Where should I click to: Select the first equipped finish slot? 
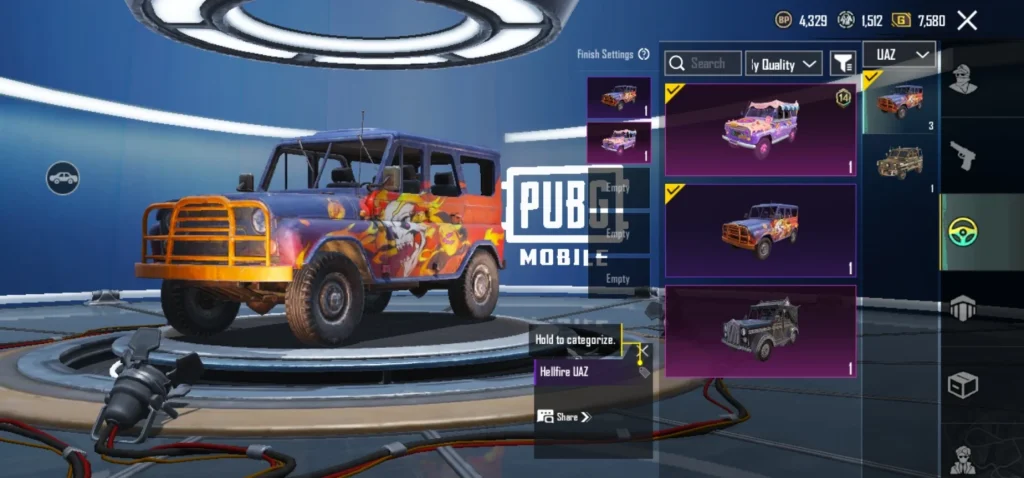[x=618, y=97]
